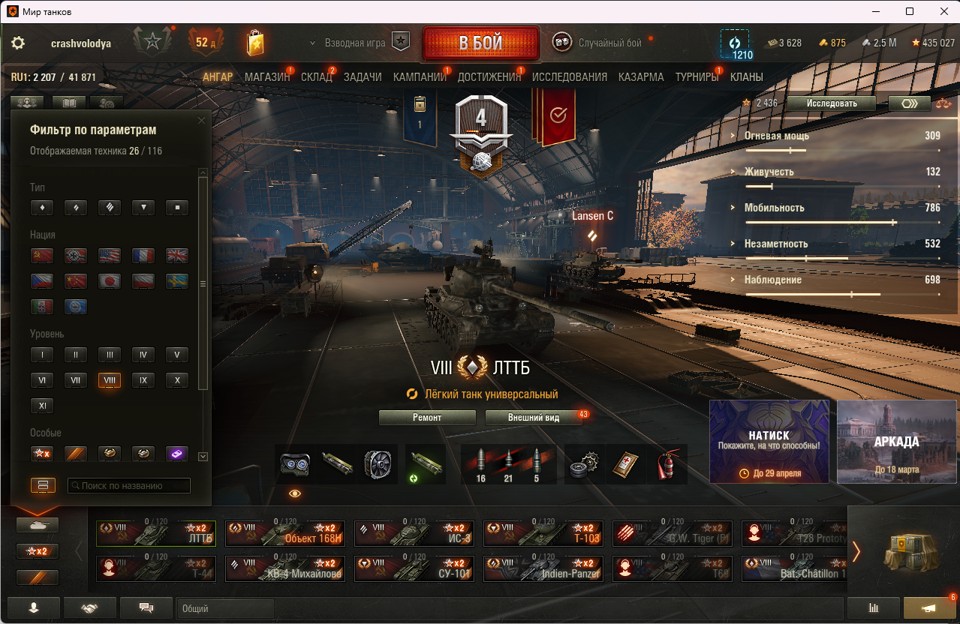Toggle the tier VIII filter

(x=109, y=380)
